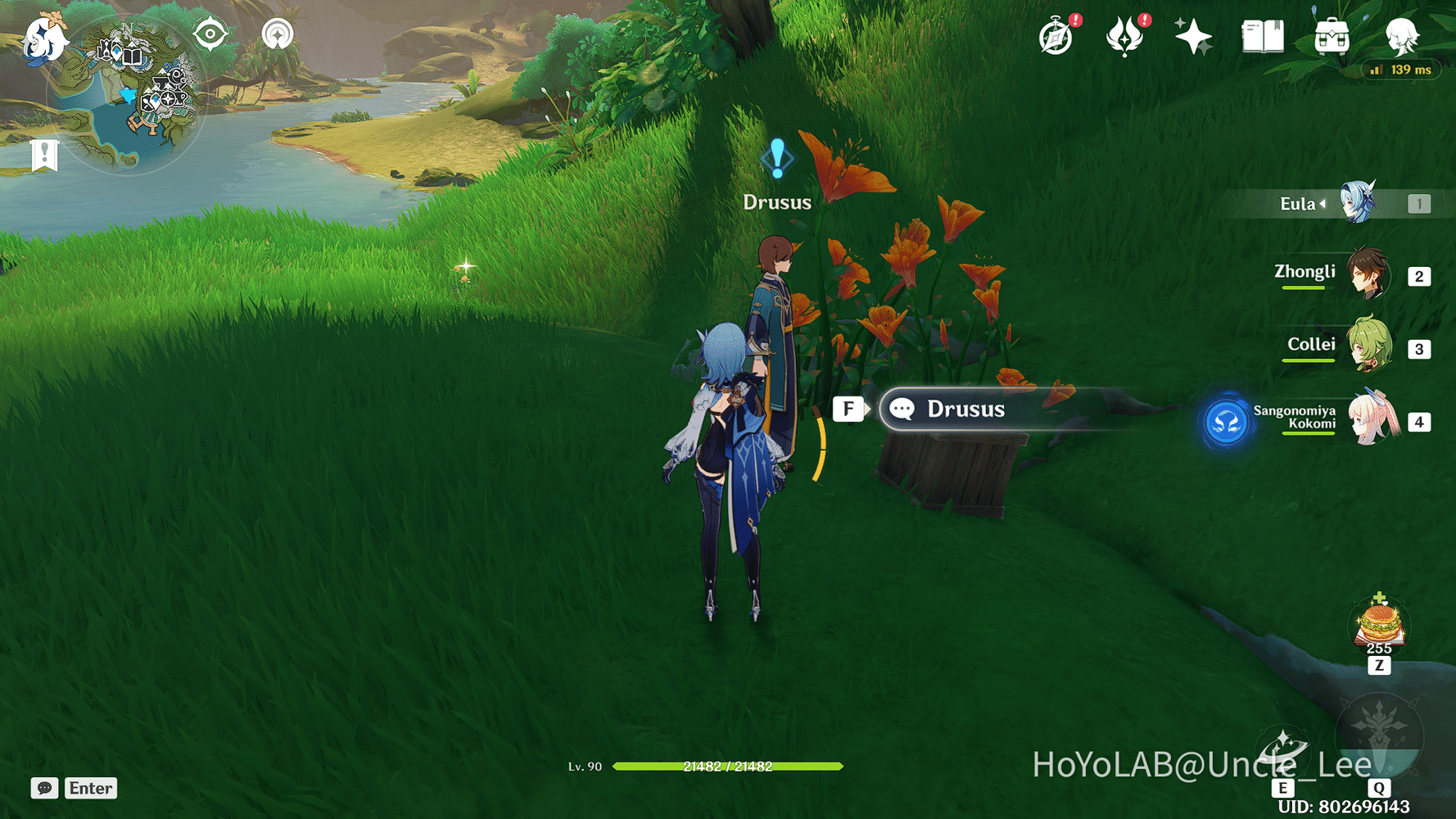Open the Inventory backpack

click(x=1330, y=36)
